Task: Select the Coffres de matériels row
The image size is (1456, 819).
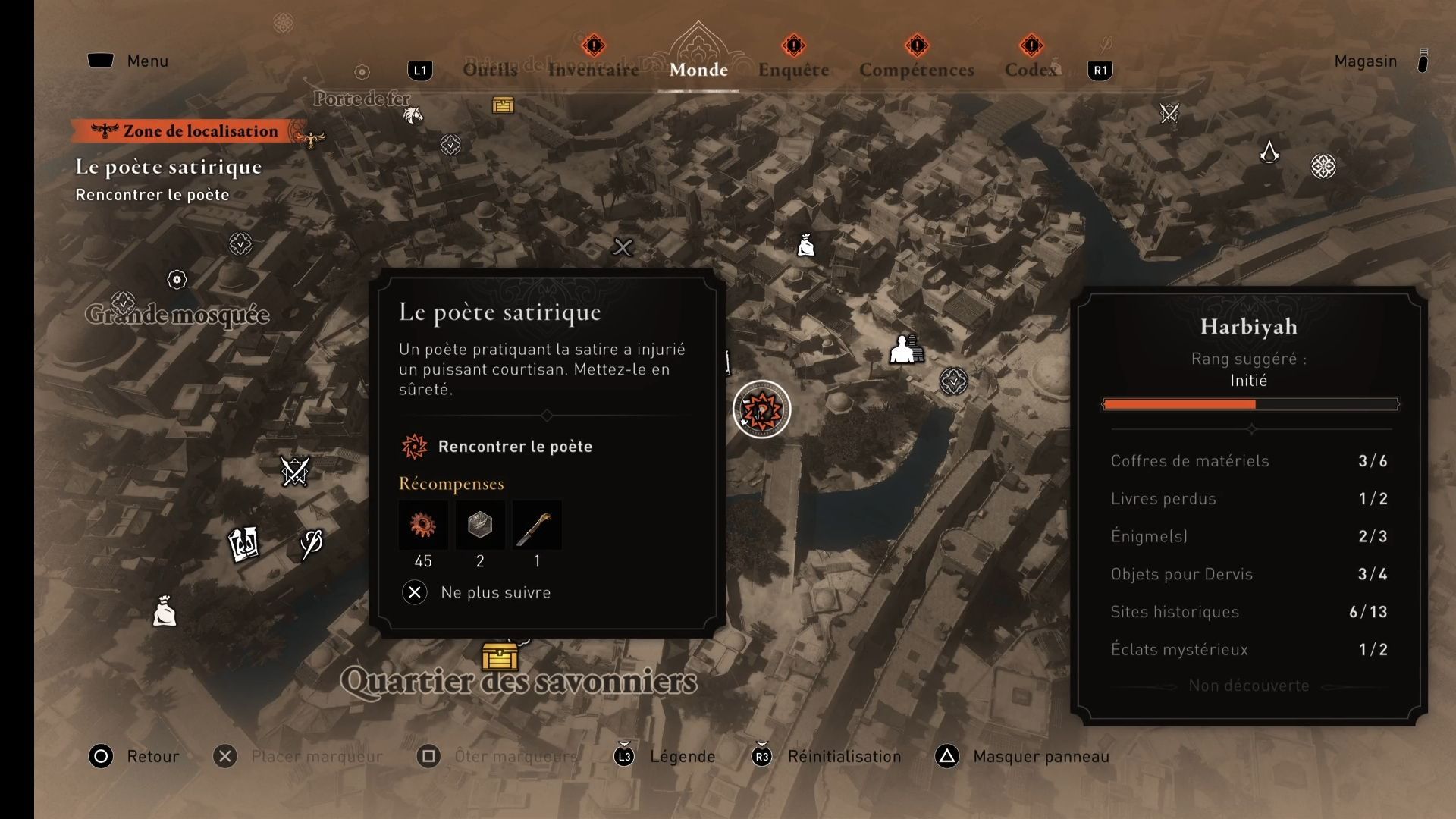Action: (1248, 460)
